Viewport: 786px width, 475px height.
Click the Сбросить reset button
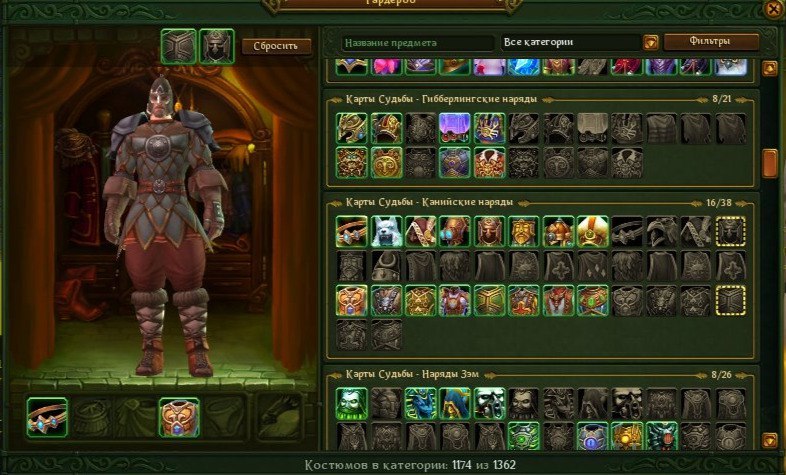tap(276, 46)
